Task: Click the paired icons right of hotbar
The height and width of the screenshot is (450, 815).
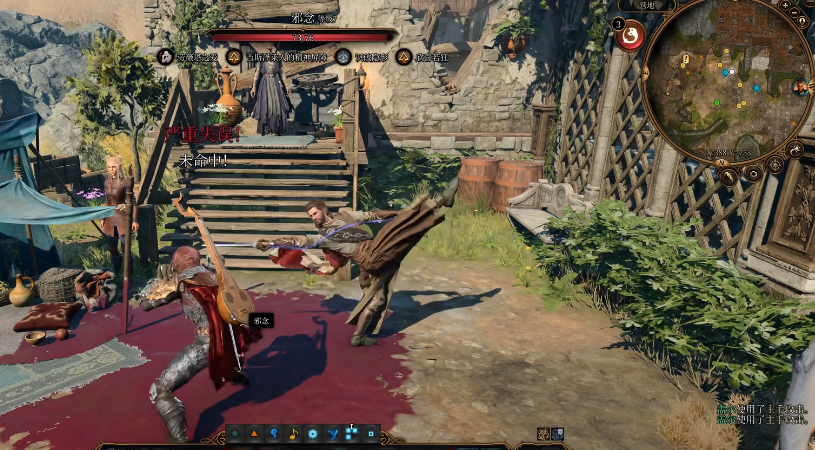Action: [550, 434]
